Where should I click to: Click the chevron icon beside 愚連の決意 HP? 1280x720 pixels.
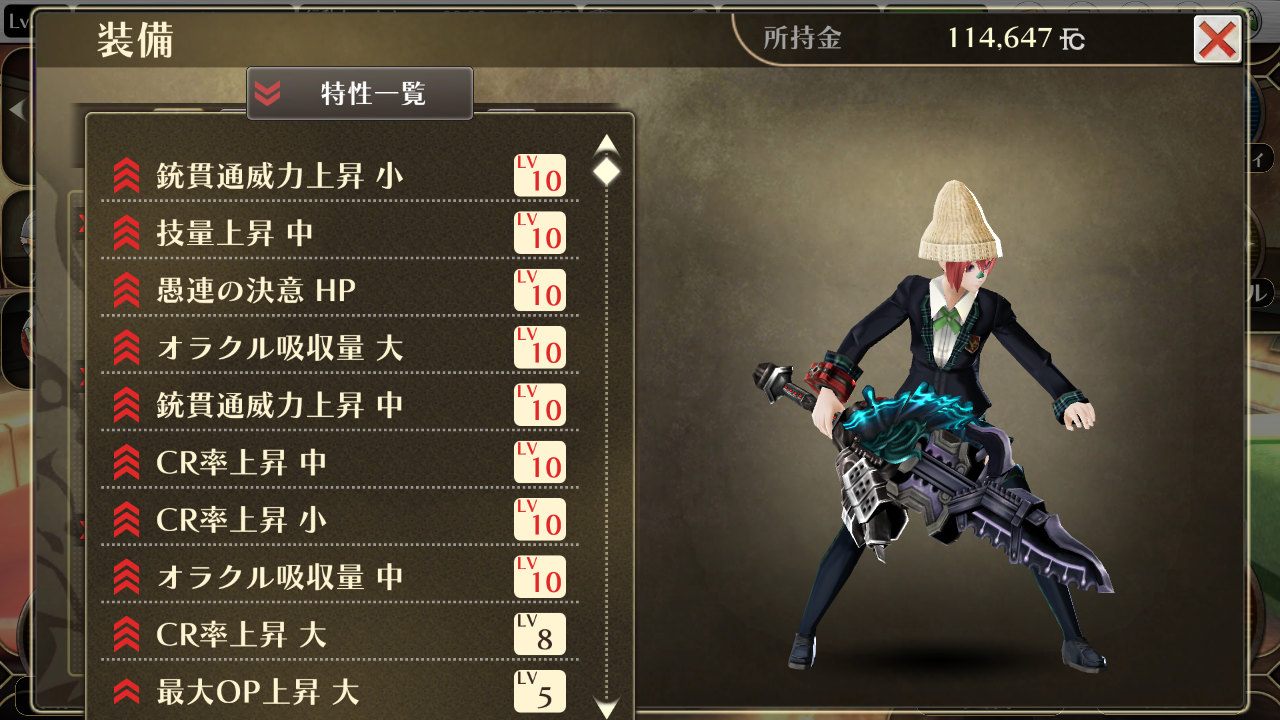[125, 291]
